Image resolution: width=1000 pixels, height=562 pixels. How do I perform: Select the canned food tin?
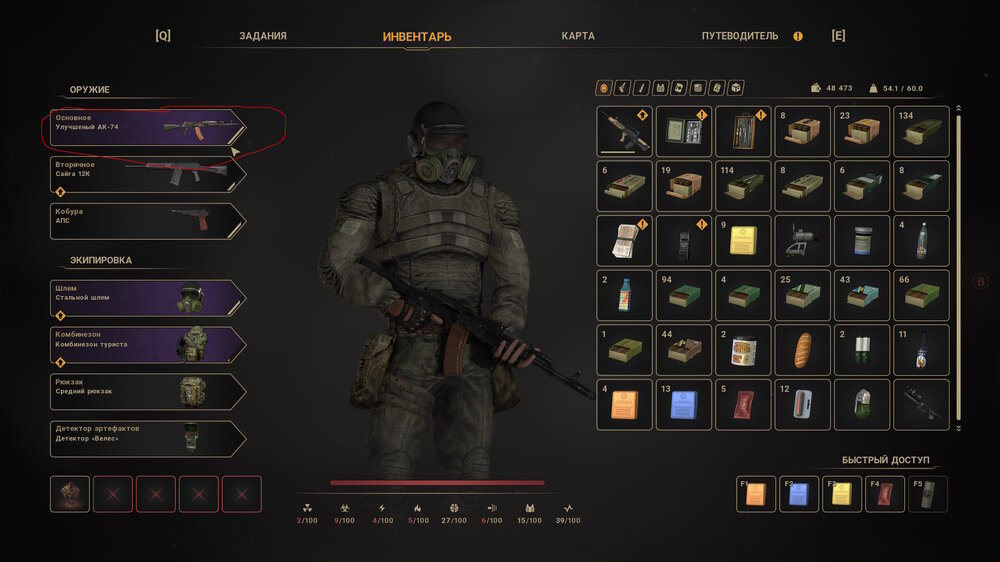743,350
